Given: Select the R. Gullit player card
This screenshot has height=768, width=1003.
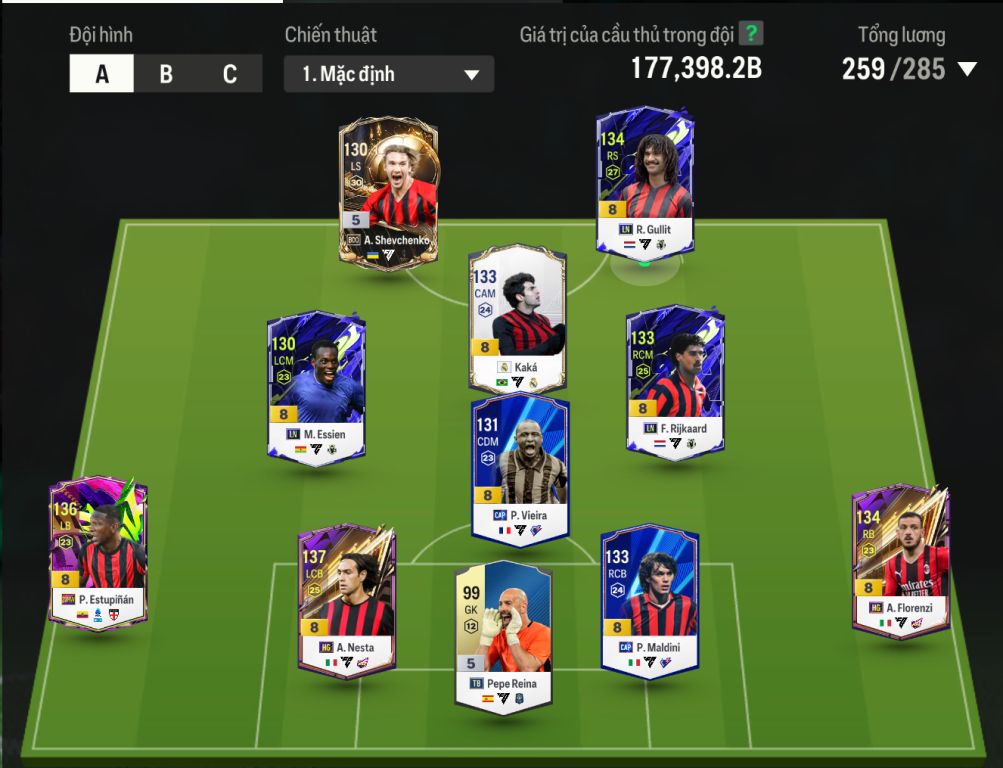Looking at the screenshot, I should pos(645,182).
